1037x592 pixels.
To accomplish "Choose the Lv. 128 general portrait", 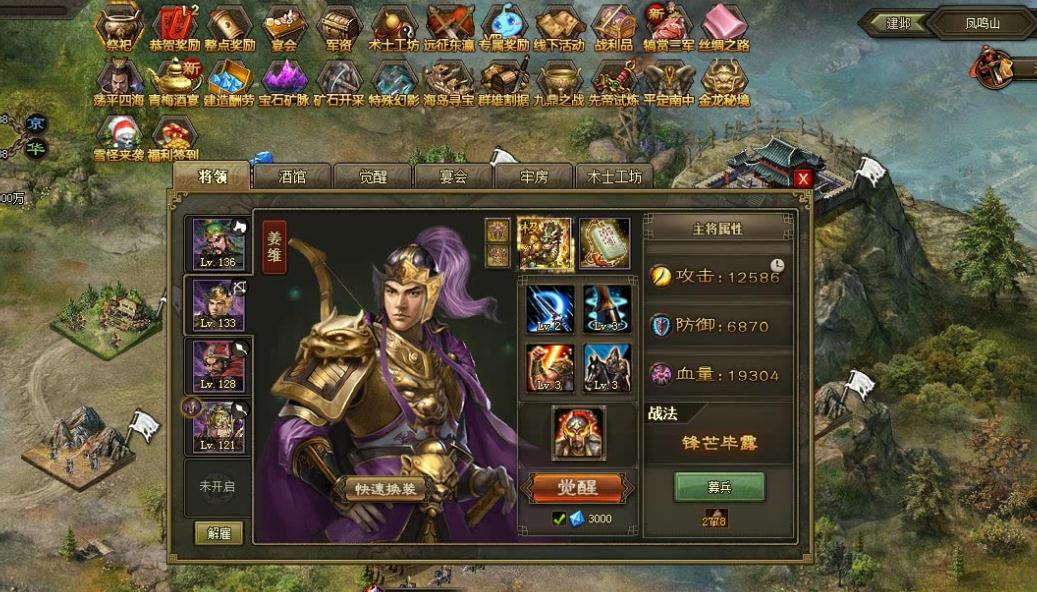I will pyautogui.click(x=218, y=366).
